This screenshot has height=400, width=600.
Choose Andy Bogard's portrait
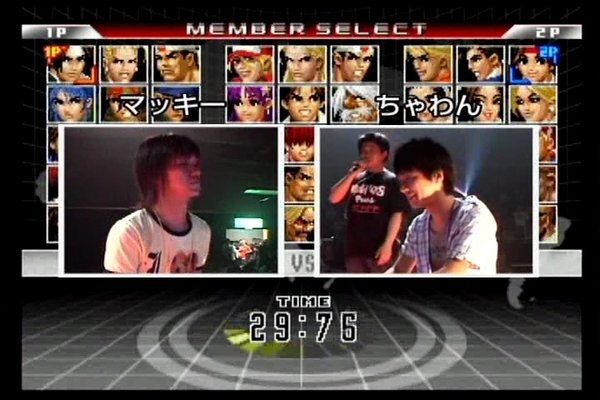click(302, 63)
